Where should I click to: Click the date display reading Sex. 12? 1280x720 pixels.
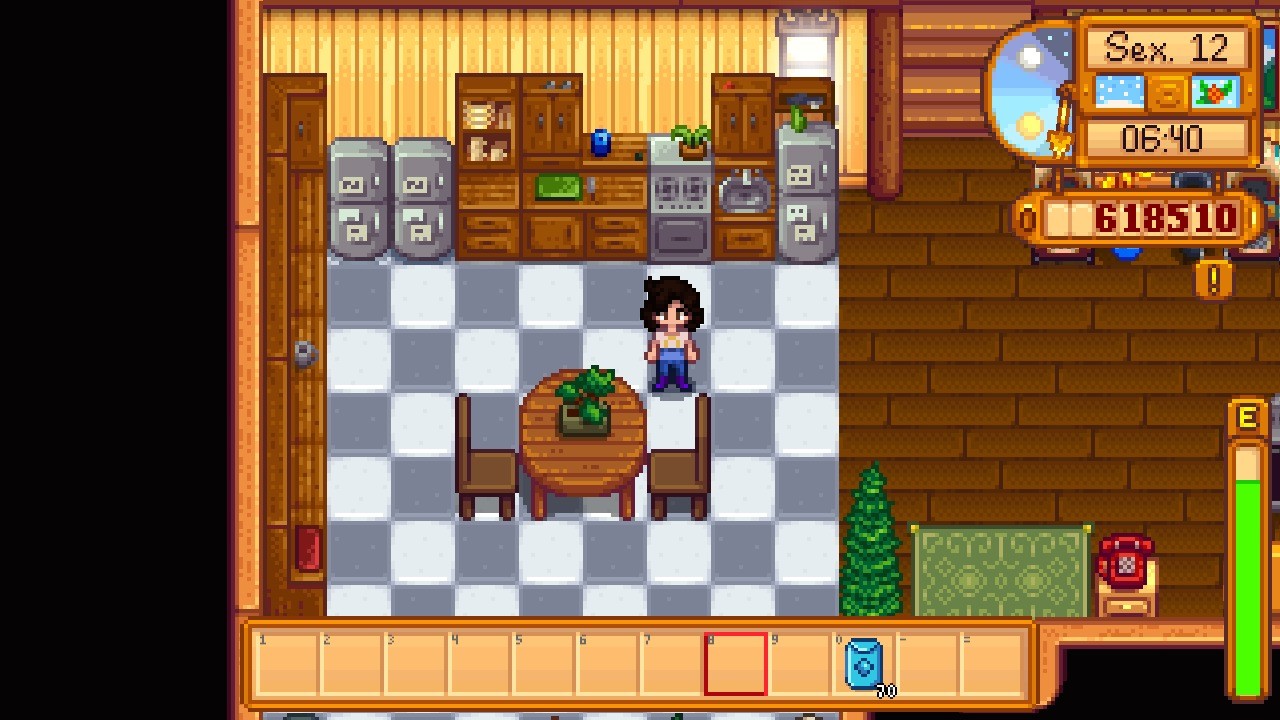[x=1168, y=45]
